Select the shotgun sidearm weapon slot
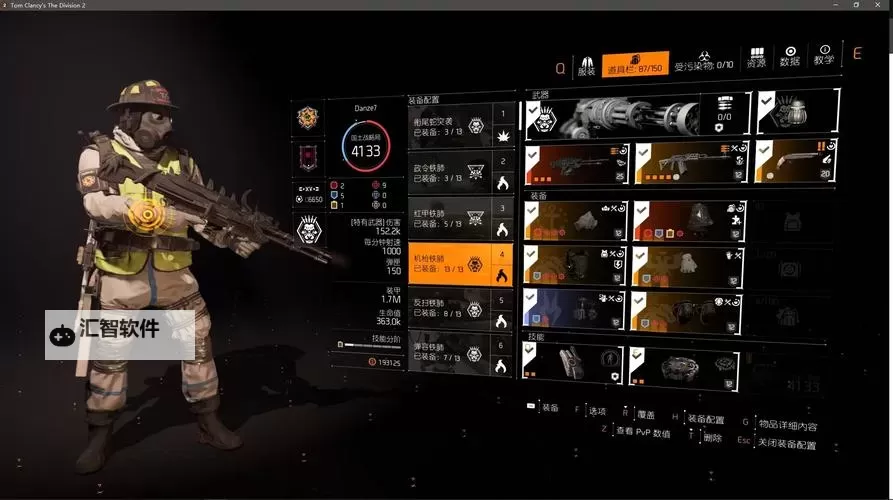This screenshot has width=893, height=500. click(x=795, y=161)
